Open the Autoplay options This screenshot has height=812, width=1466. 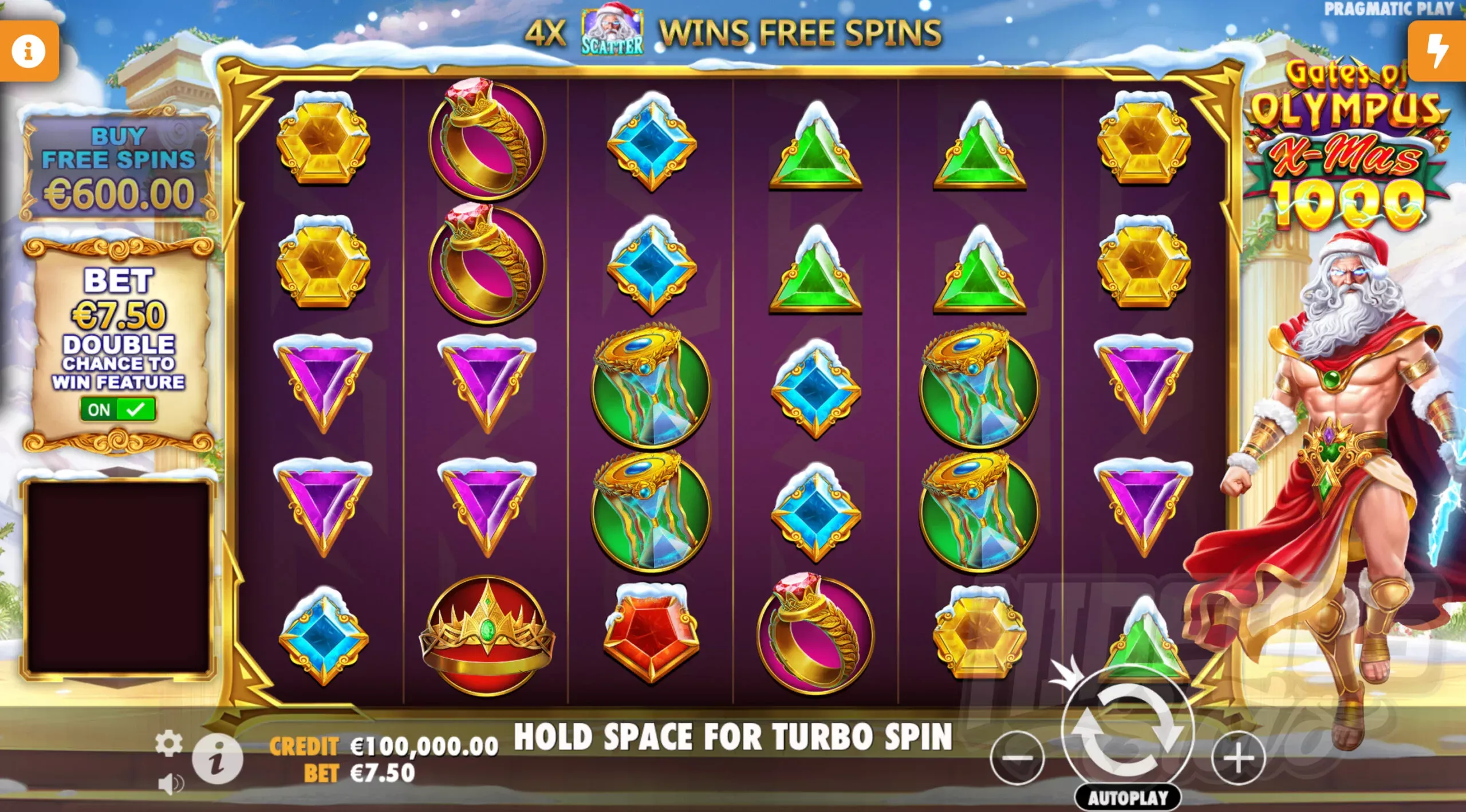pyautogui.click(x=1128, y=798)
